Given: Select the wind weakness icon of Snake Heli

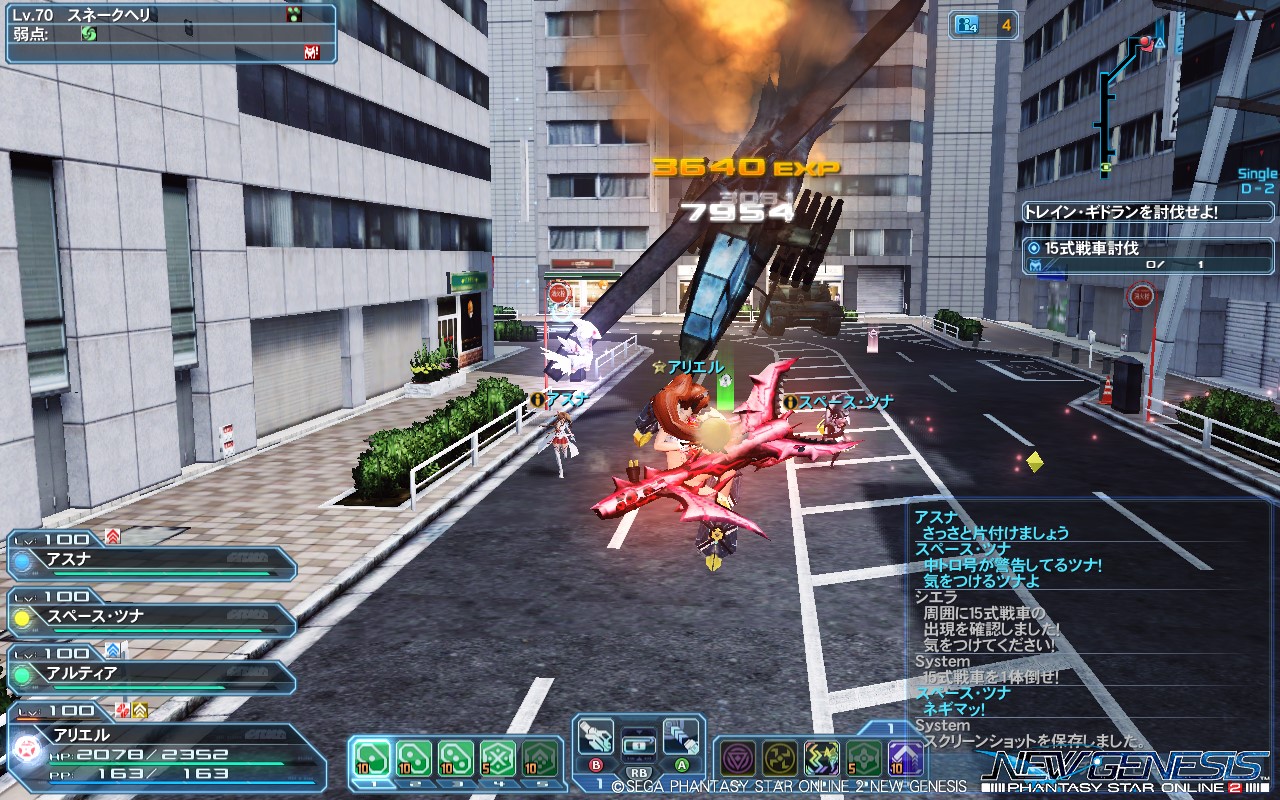Looking at the screenshot, I should coord(88,34).
